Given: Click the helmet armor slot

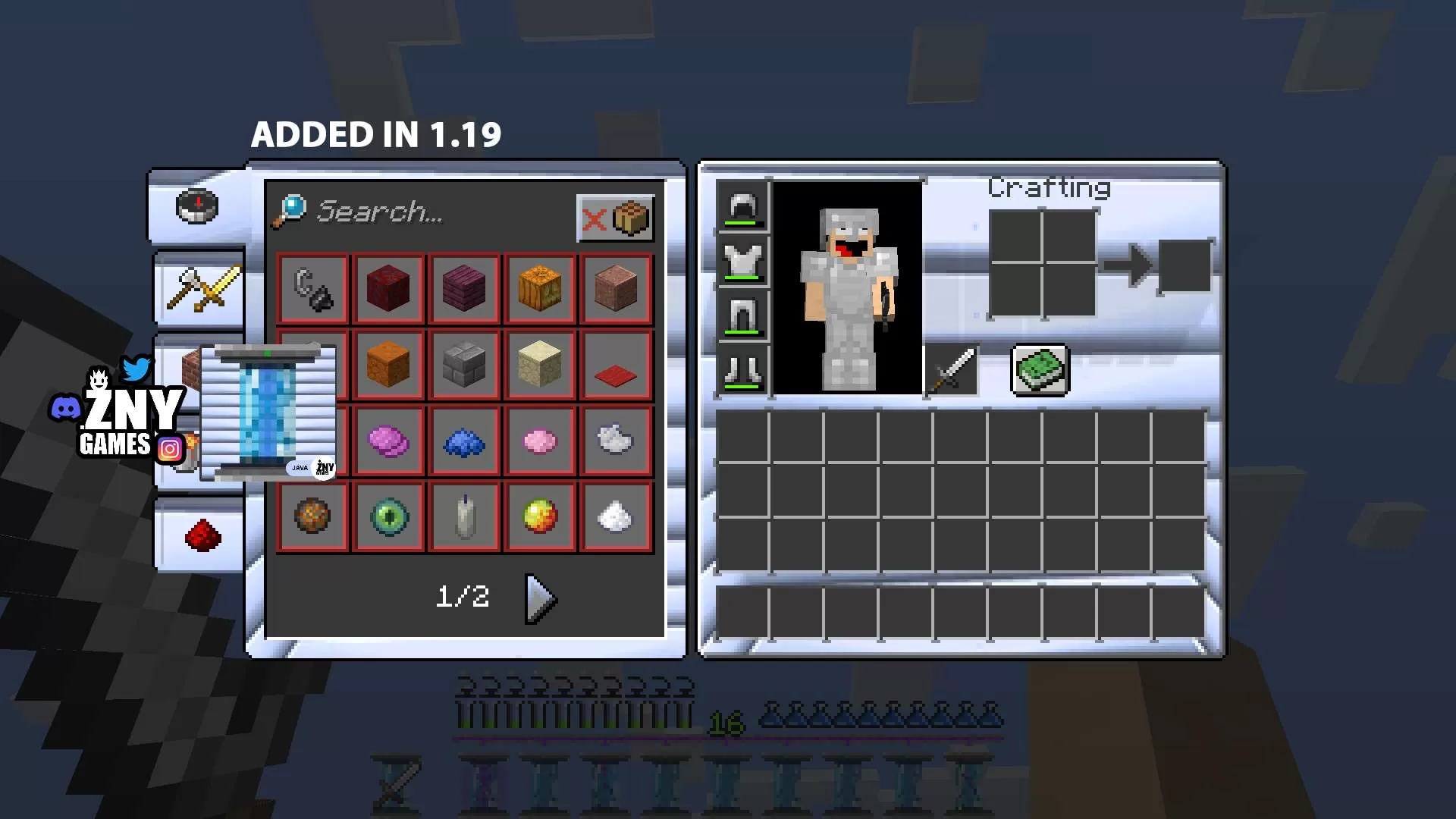Looking at the screenshot, I should [x=742, y=207].
